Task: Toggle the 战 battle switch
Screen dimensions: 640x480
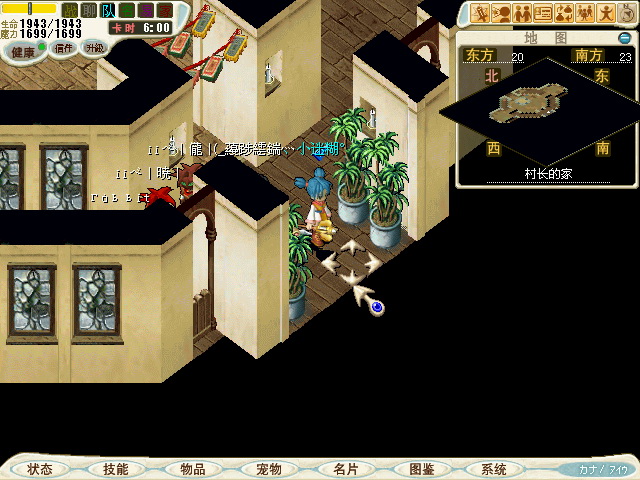Action: [69, 9]
